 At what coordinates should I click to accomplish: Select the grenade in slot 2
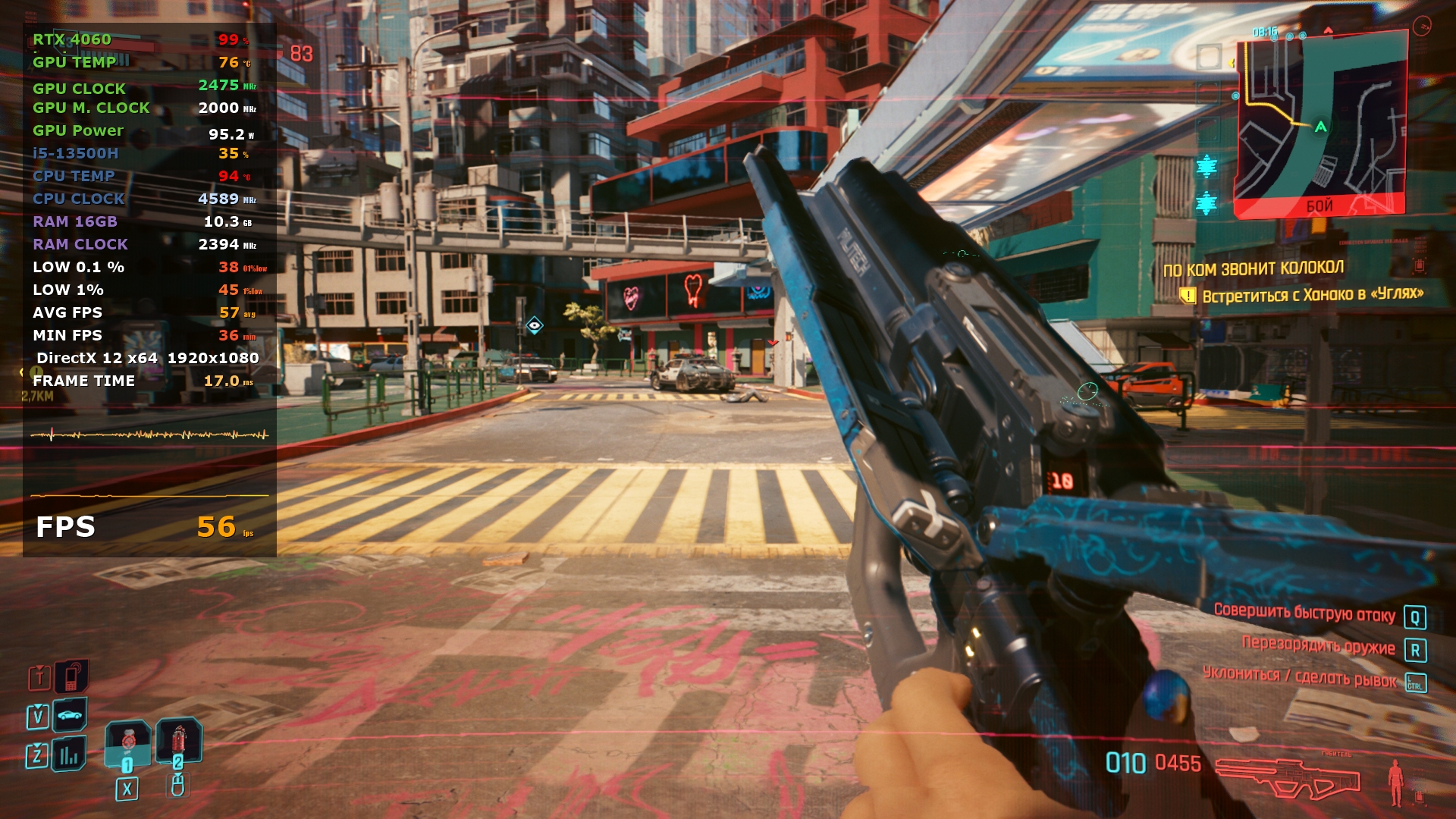(178, 740)
